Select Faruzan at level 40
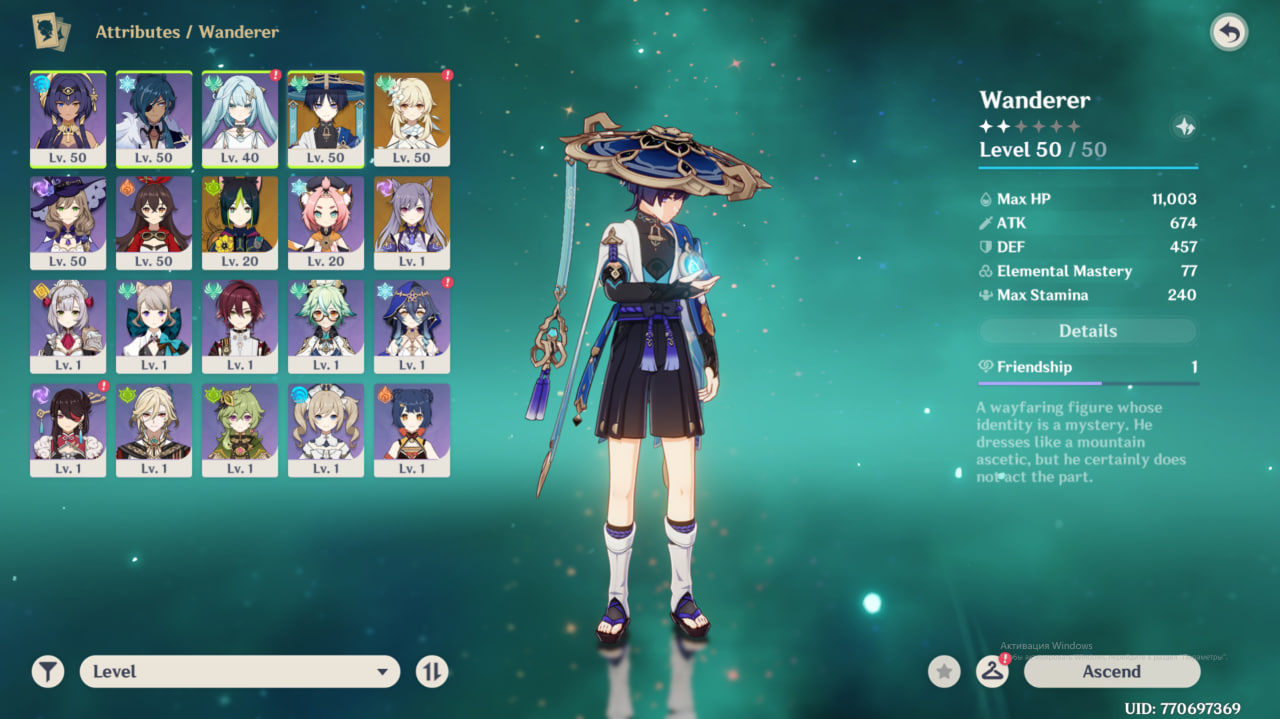The image size is (1280, 719). (240, 118)
